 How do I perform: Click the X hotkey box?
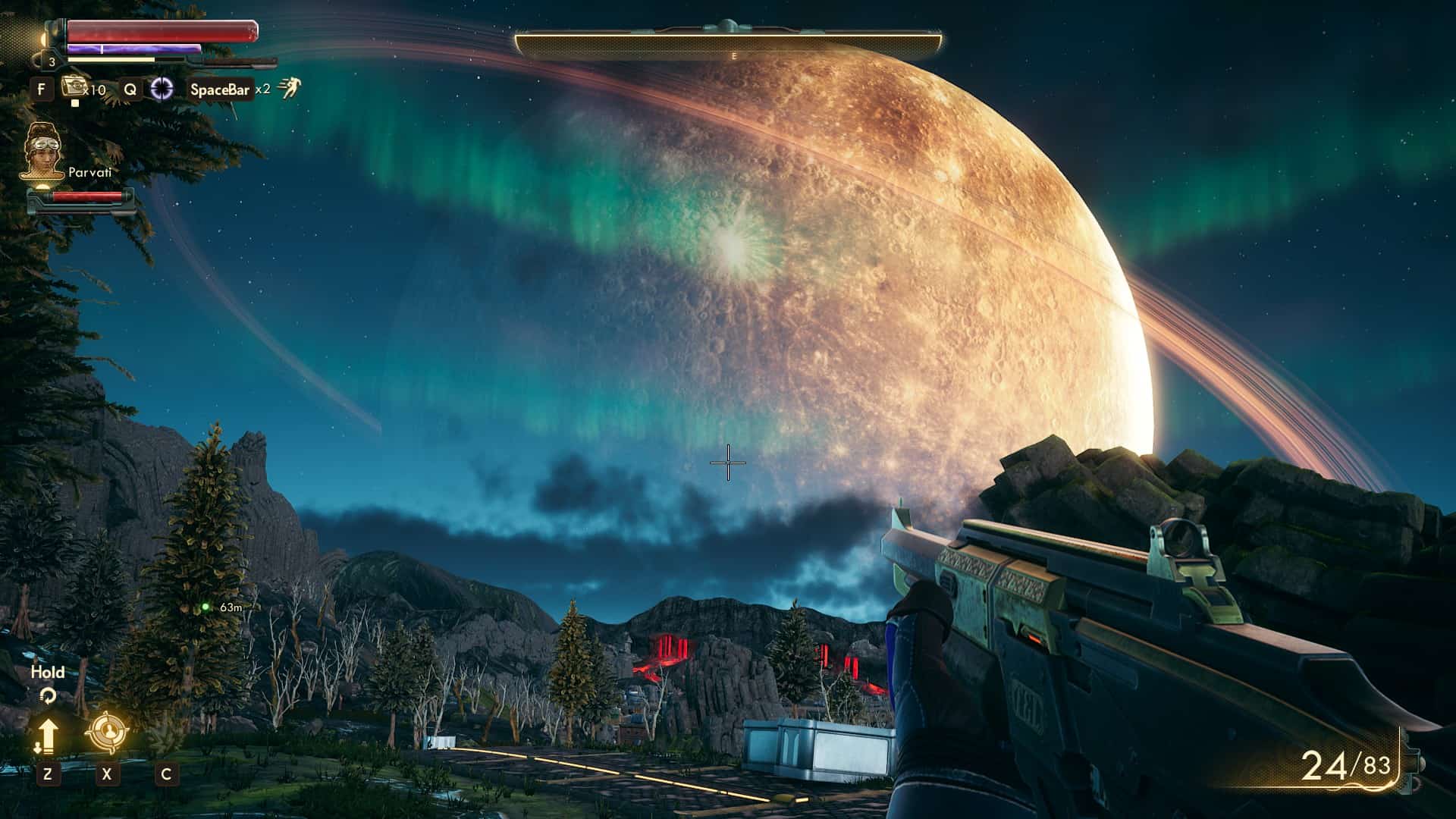pyautogui.click(x=106, y=774)
